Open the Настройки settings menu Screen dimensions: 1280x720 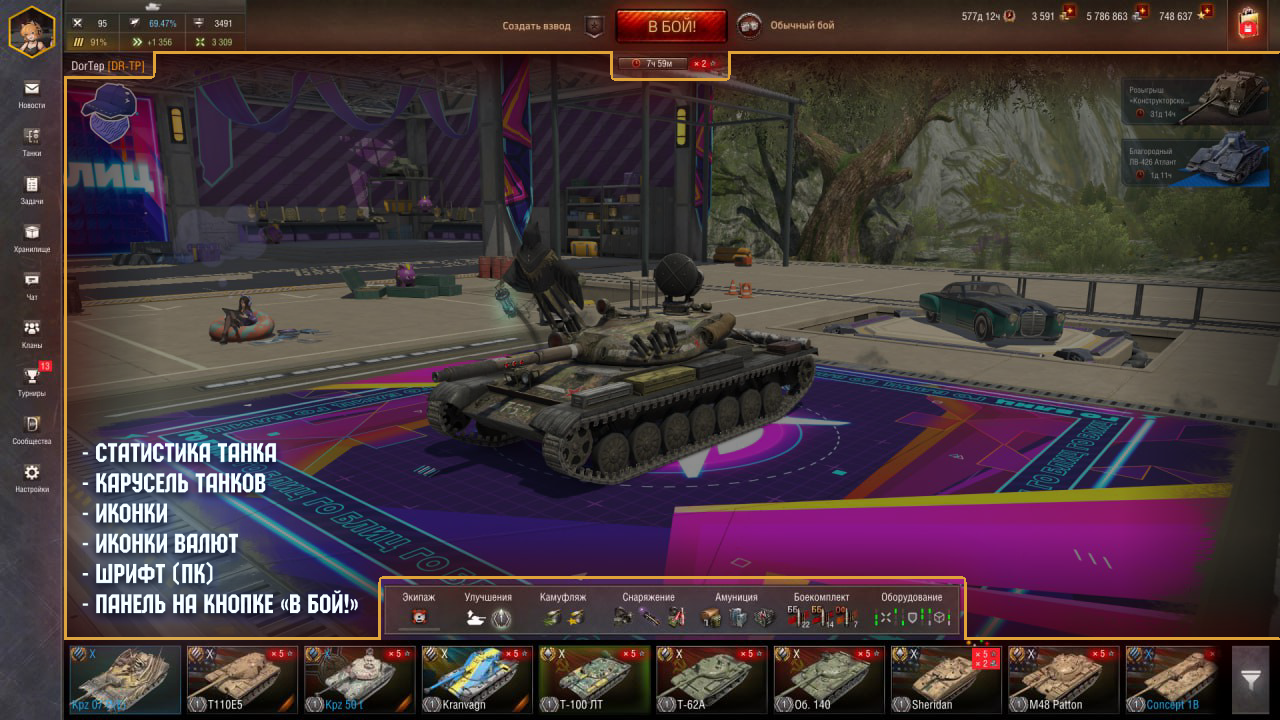(32, 478)
